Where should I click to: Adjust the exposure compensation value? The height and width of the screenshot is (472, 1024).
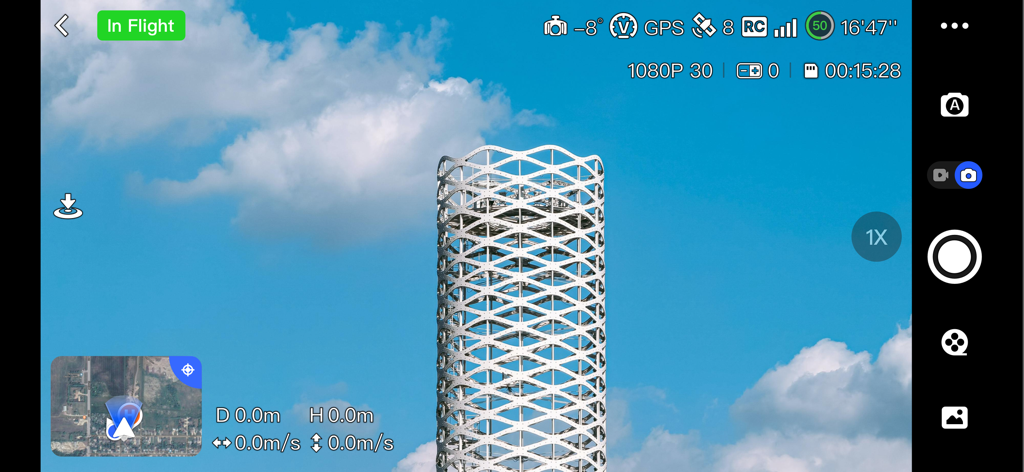[x=757, y=71]
